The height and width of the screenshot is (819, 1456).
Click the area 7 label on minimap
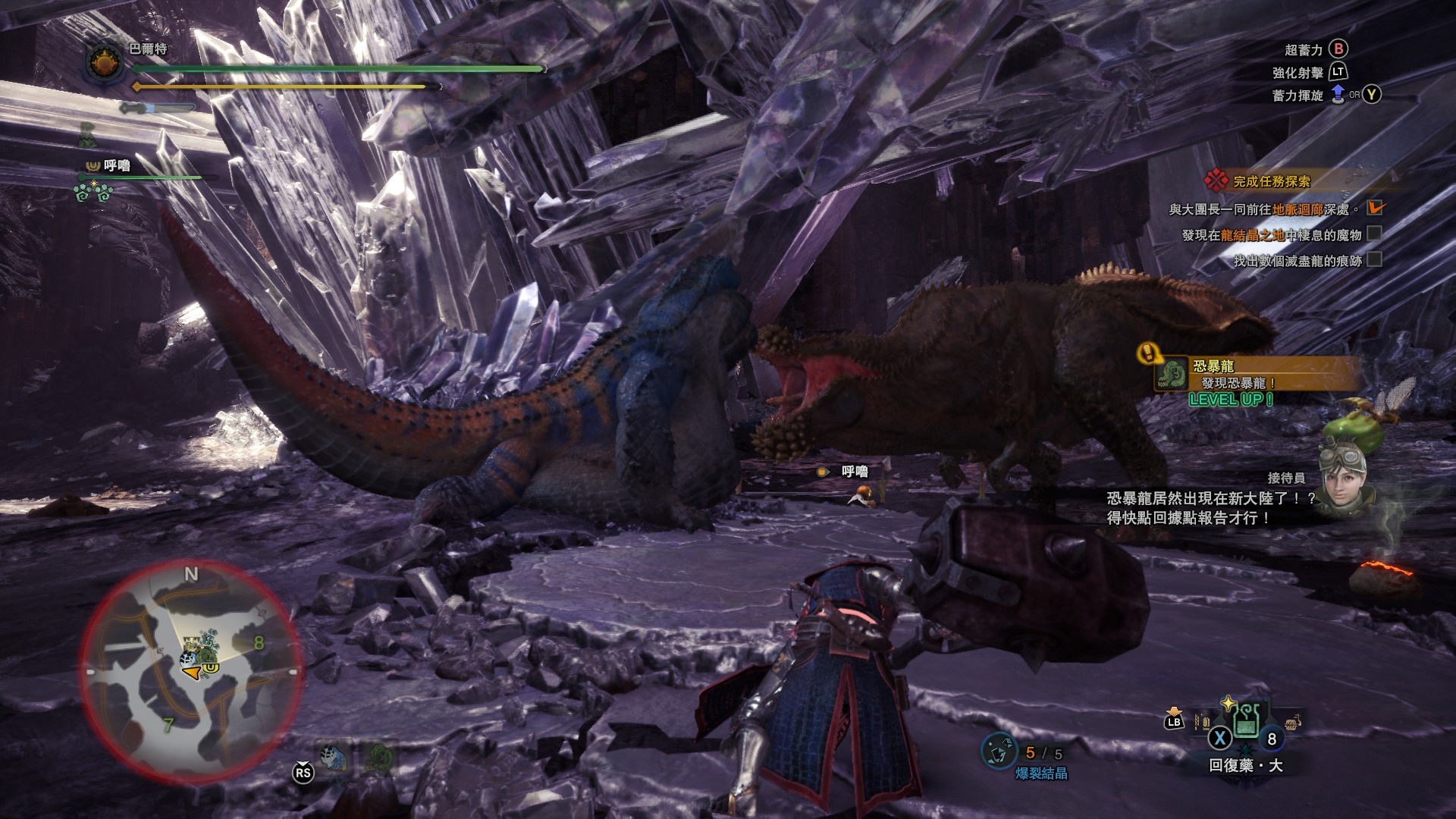[x=168, y=725]
